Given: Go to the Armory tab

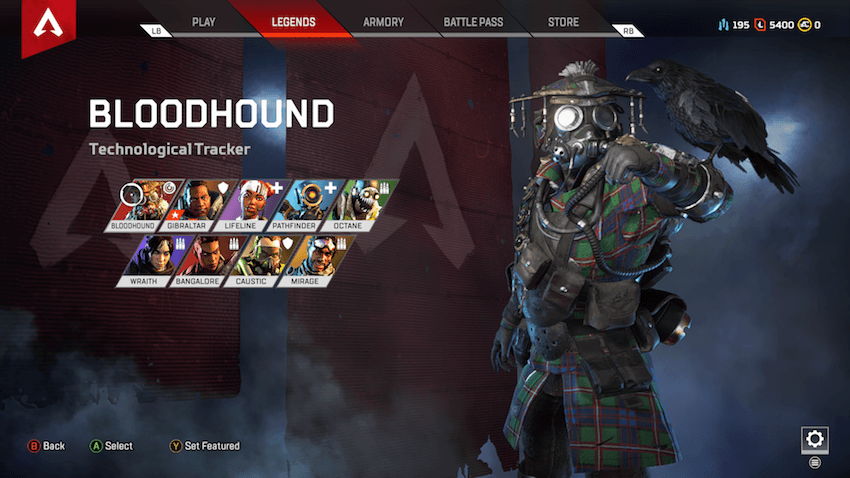Looking at the screenshot, I should pyautogui.click(x=383, y=21).
